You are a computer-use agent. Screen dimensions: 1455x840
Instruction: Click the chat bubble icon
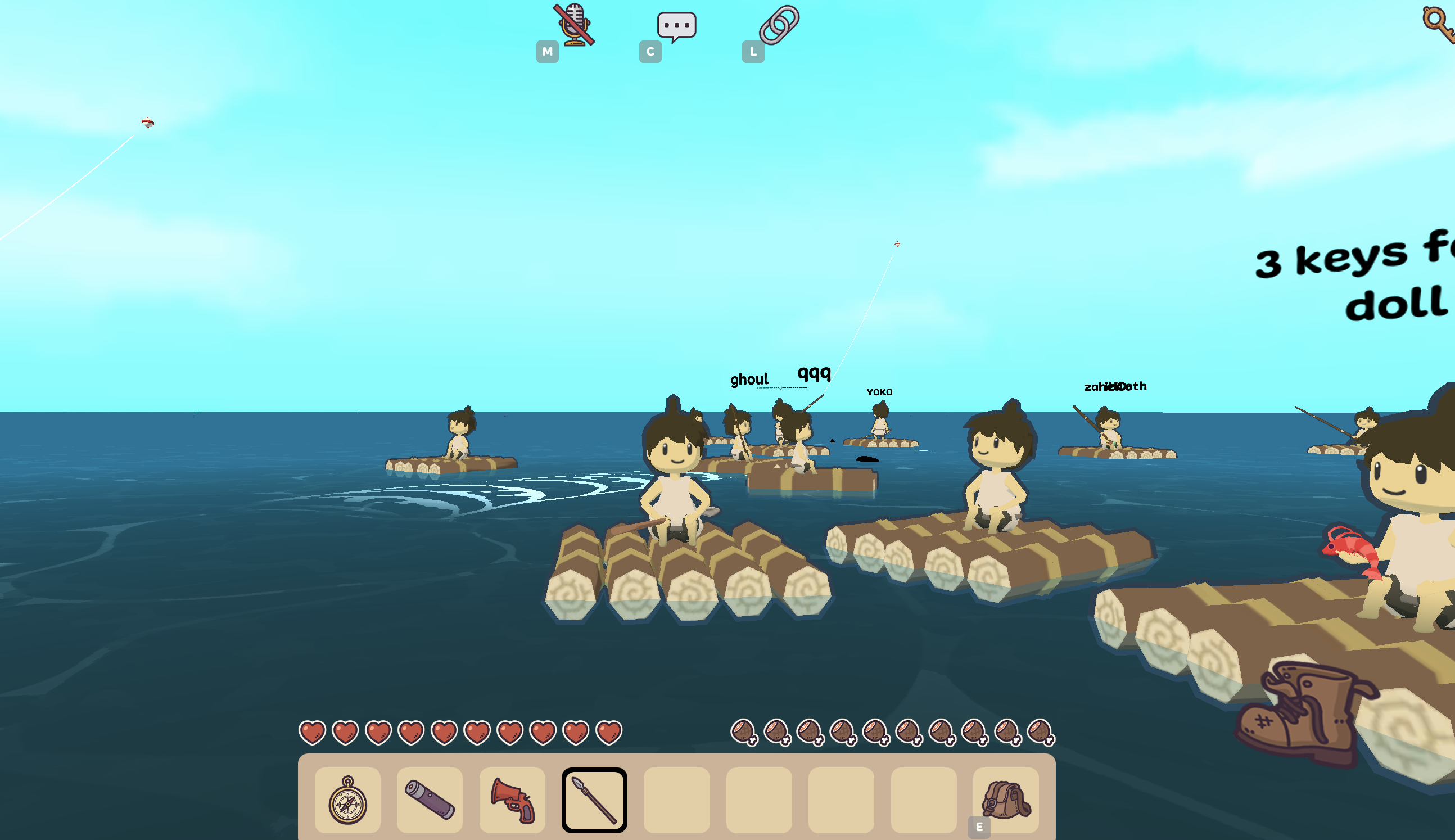point(678,24)
